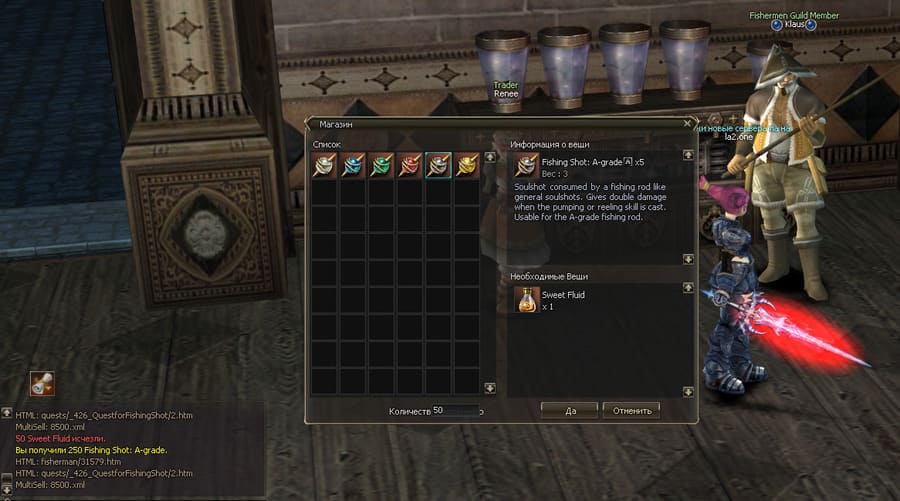
Task: Choose the green fishing shot item
Action: pos(381,166)
